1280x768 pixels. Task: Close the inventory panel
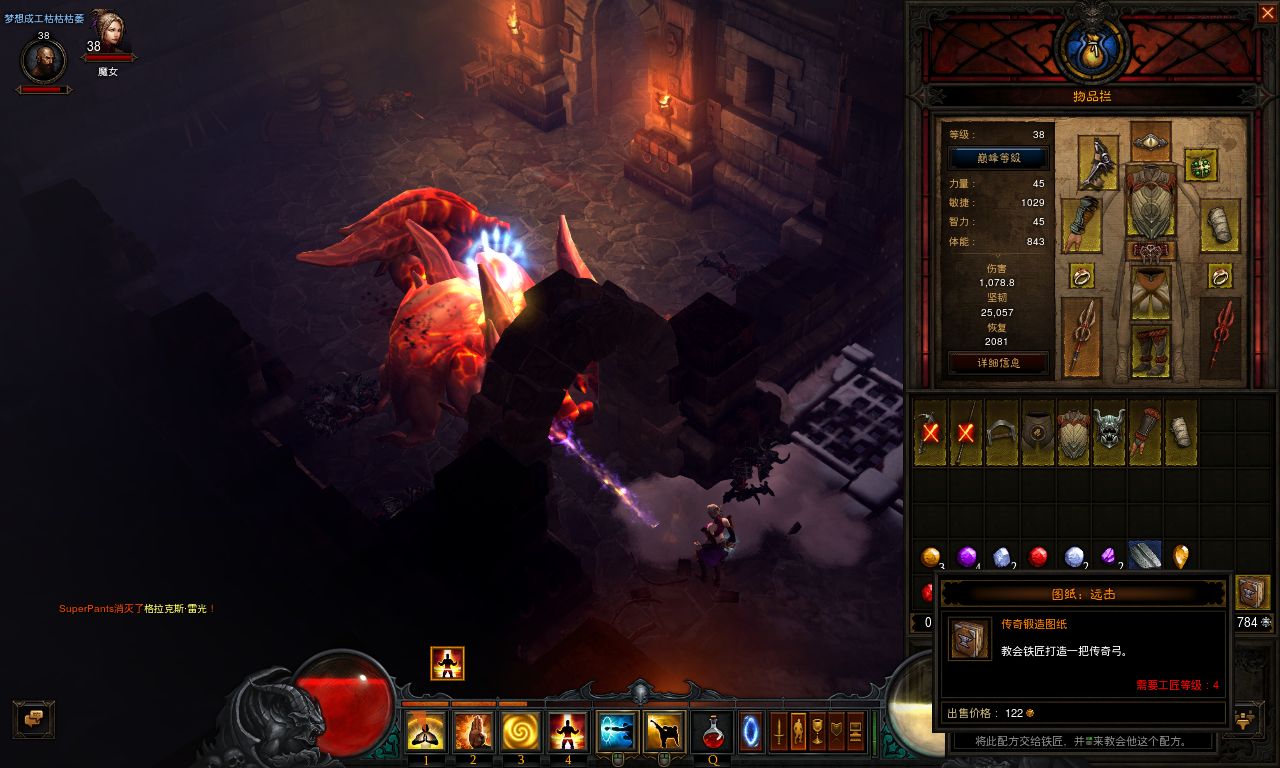click(x=1267, y=13)
